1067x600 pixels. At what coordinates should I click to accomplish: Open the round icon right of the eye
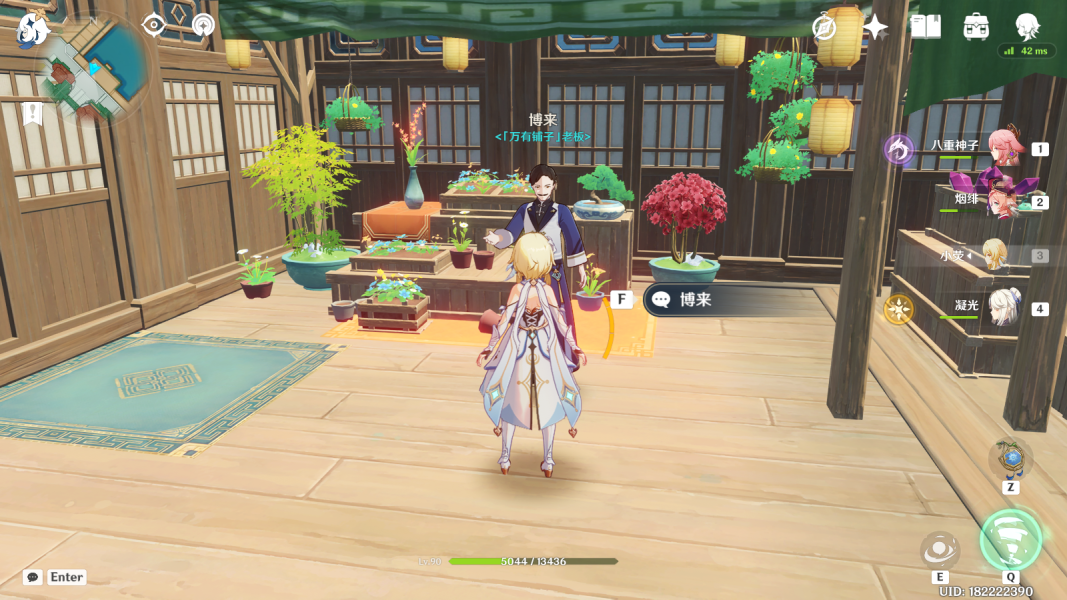(203, 25)
